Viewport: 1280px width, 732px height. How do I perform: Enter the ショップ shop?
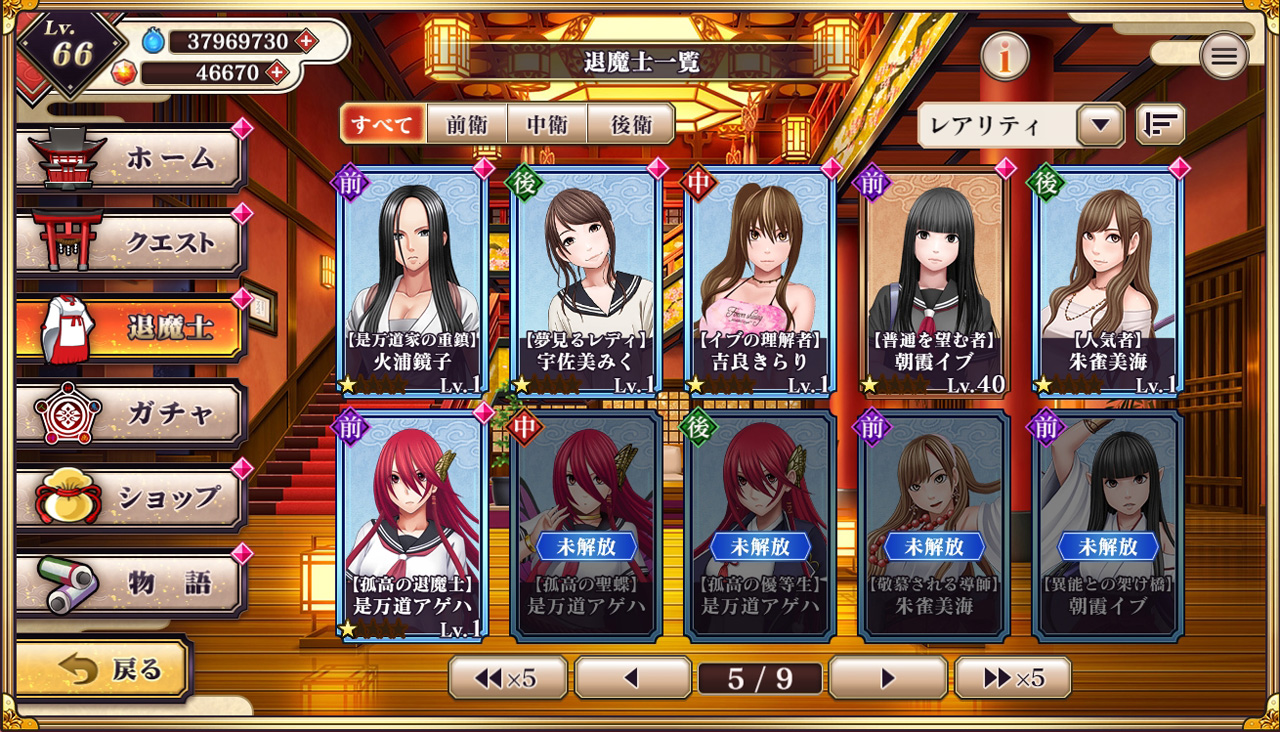[x=132, y=497]
